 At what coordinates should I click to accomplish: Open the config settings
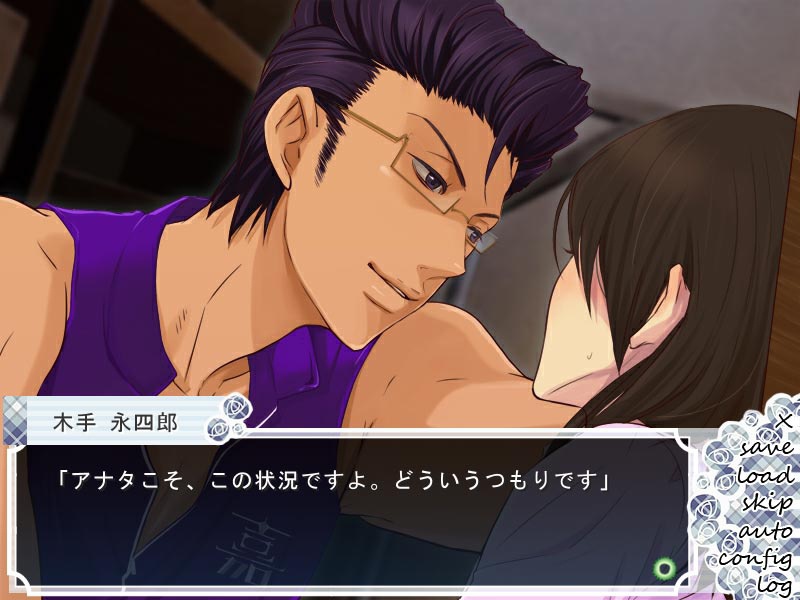point(756,557)
